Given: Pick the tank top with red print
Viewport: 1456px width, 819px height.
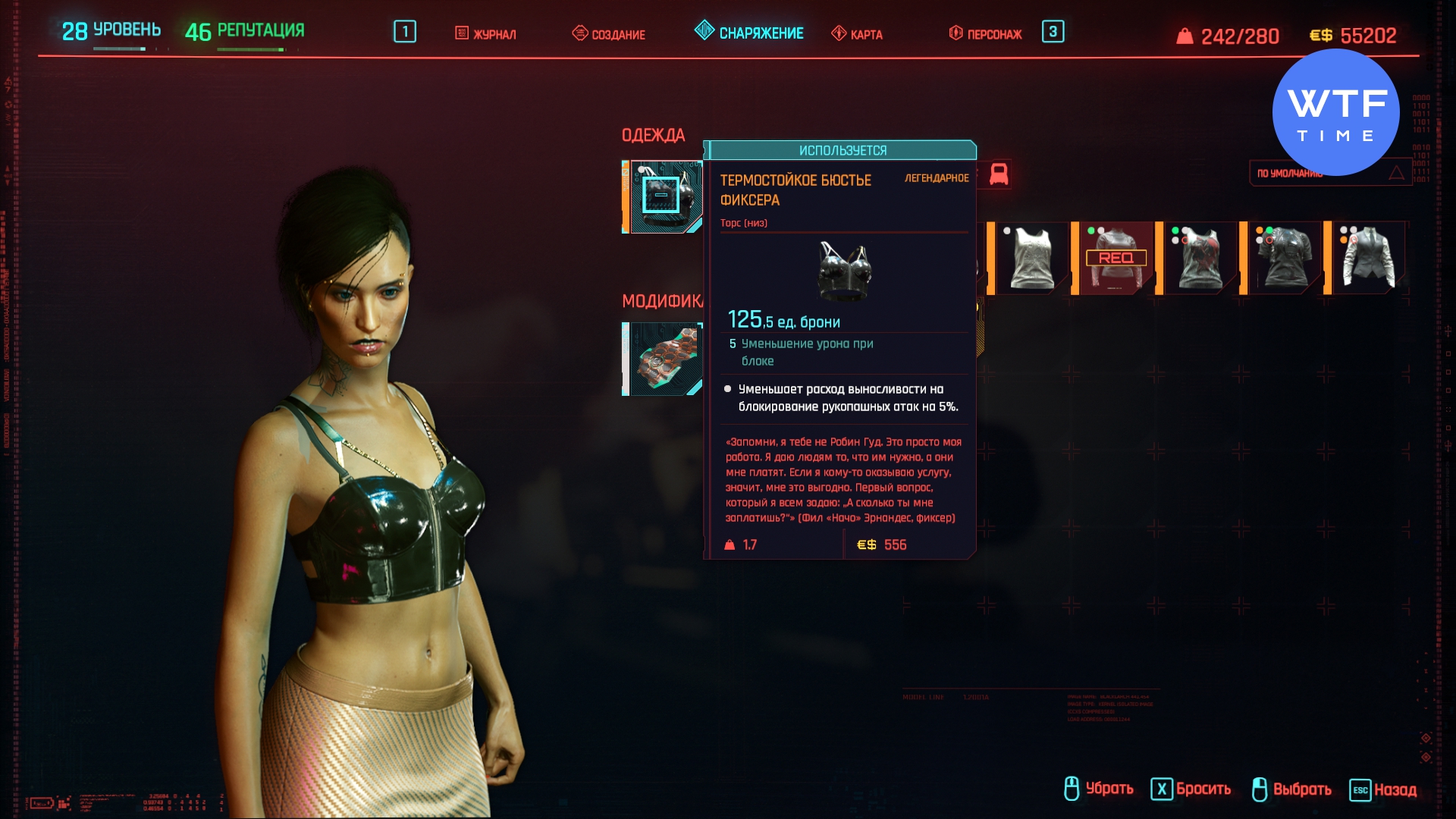Looking at the screenshot, I should [1200, 258].
